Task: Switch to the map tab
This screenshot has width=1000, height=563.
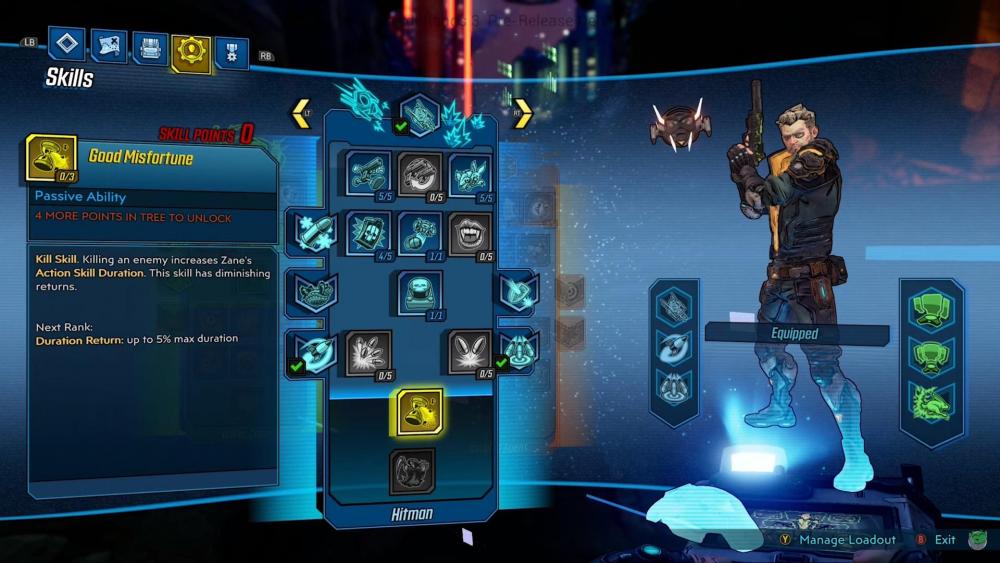Action: point(108,45)
